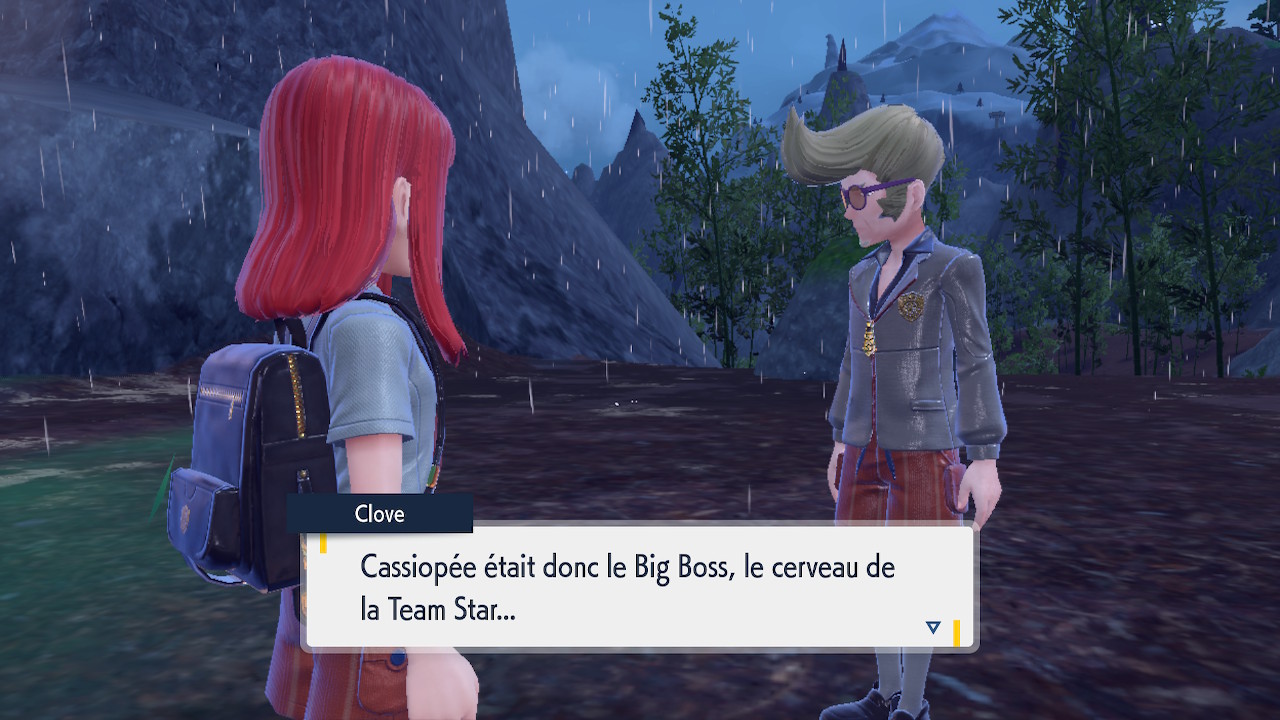Advance dialogue with the blue arrow indicator

(x=933, y=627)
